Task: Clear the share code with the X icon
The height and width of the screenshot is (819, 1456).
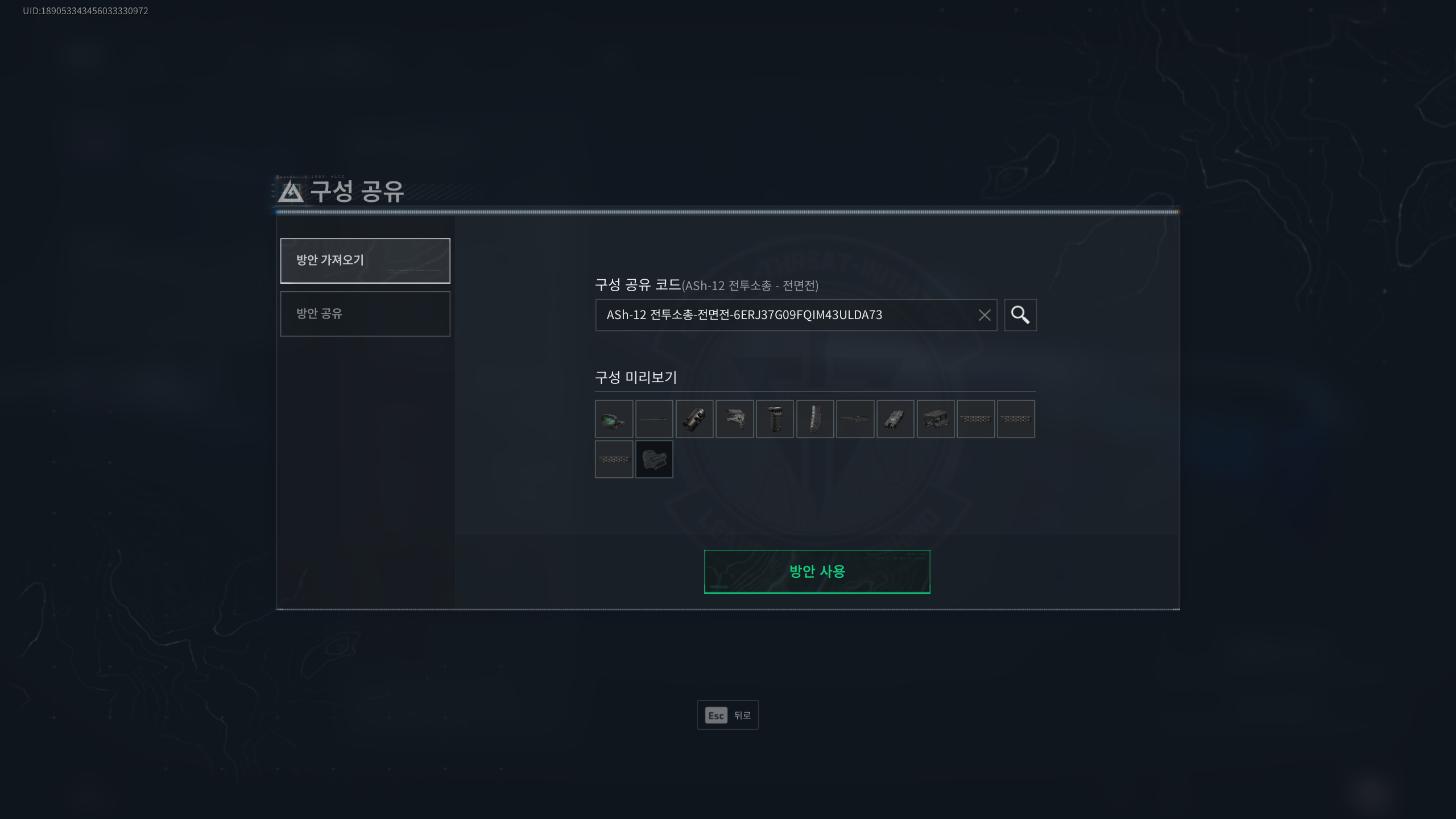Action: pyautogui.click(x=985, y=315)
